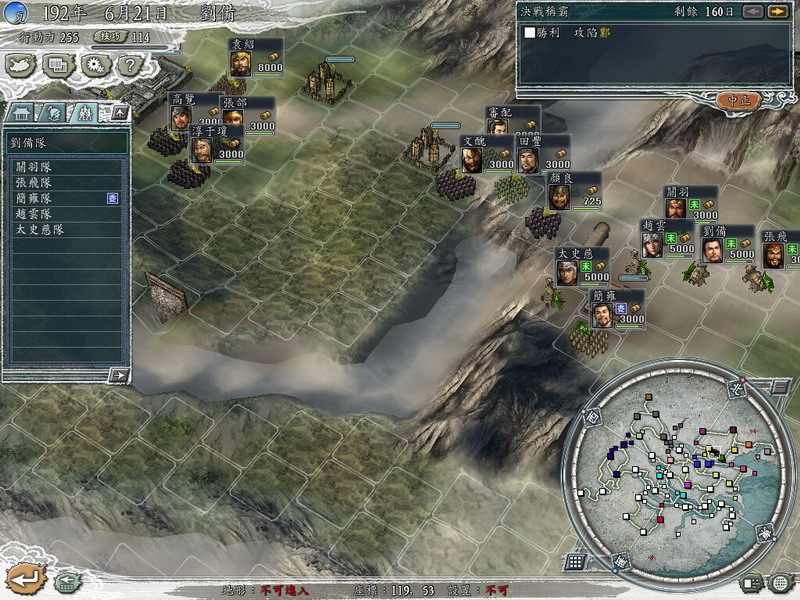Click the globe icon in bottom corner
Image resolution: width=800 pixels, height=600 pixels.
[x=781, y=581]
